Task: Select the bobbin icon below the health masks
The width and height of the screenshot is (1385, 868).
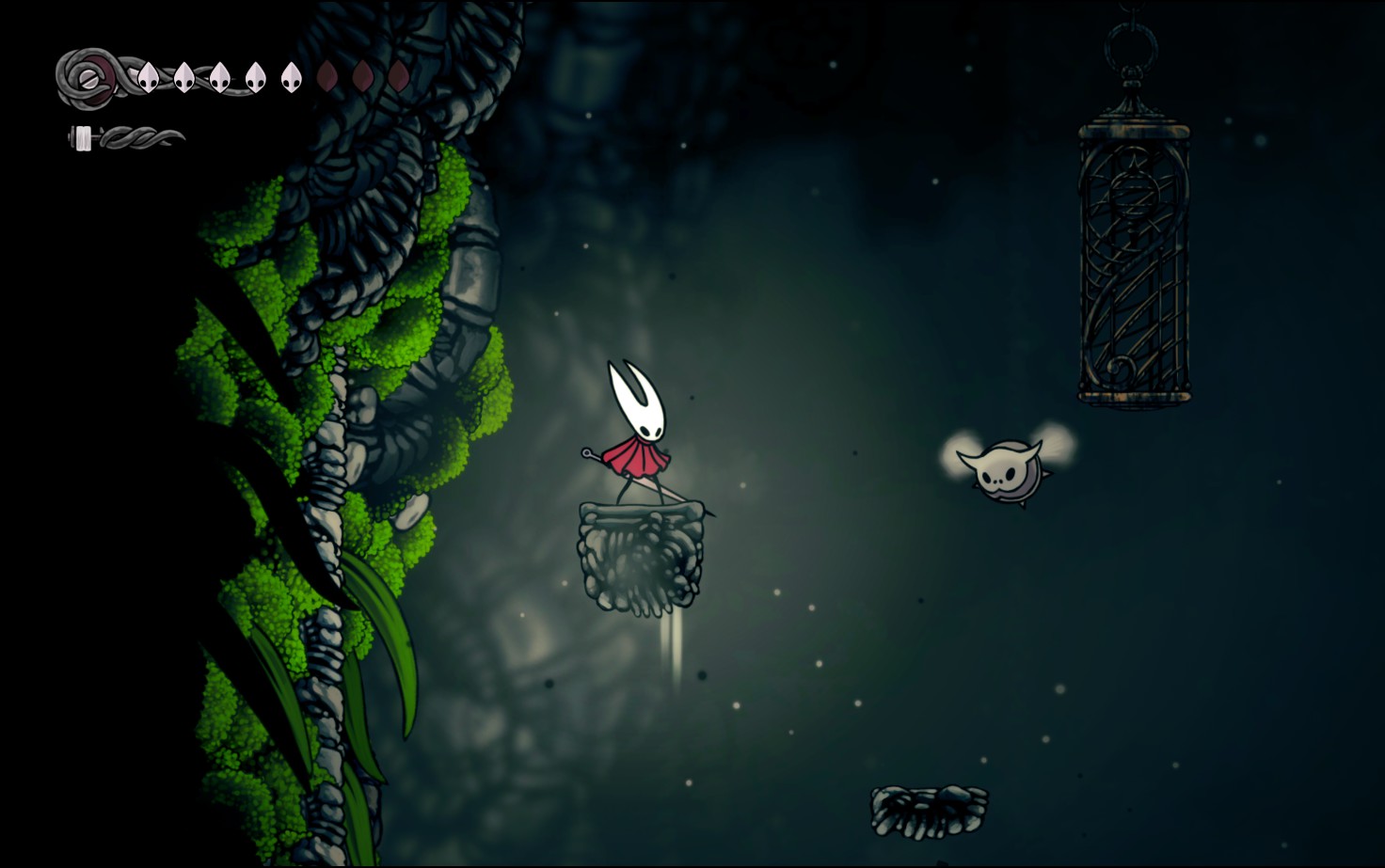Action: click(x=83, y=137)
